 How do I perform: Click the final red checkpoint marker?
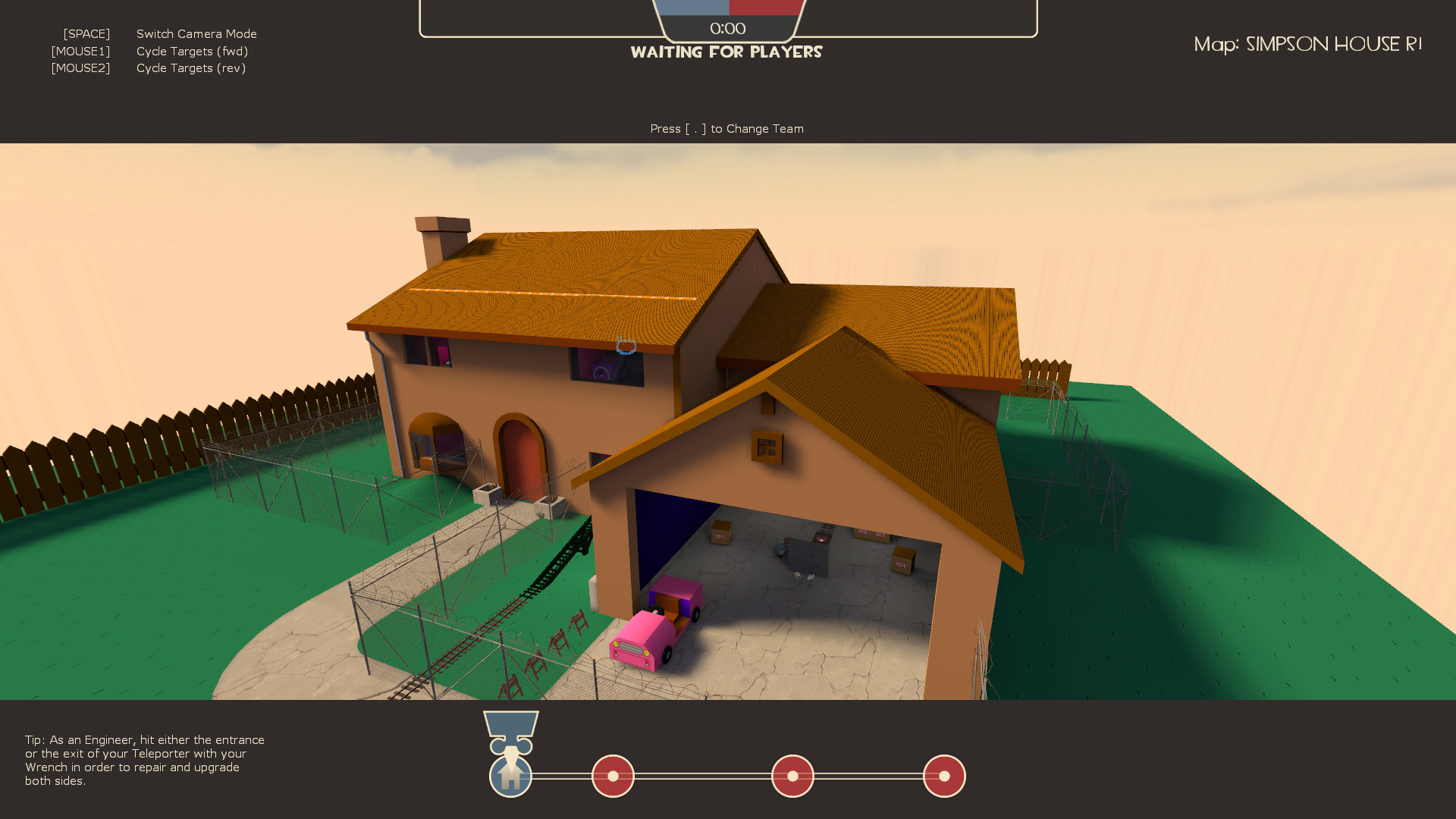pyautogui.click(x=943, y=776)
